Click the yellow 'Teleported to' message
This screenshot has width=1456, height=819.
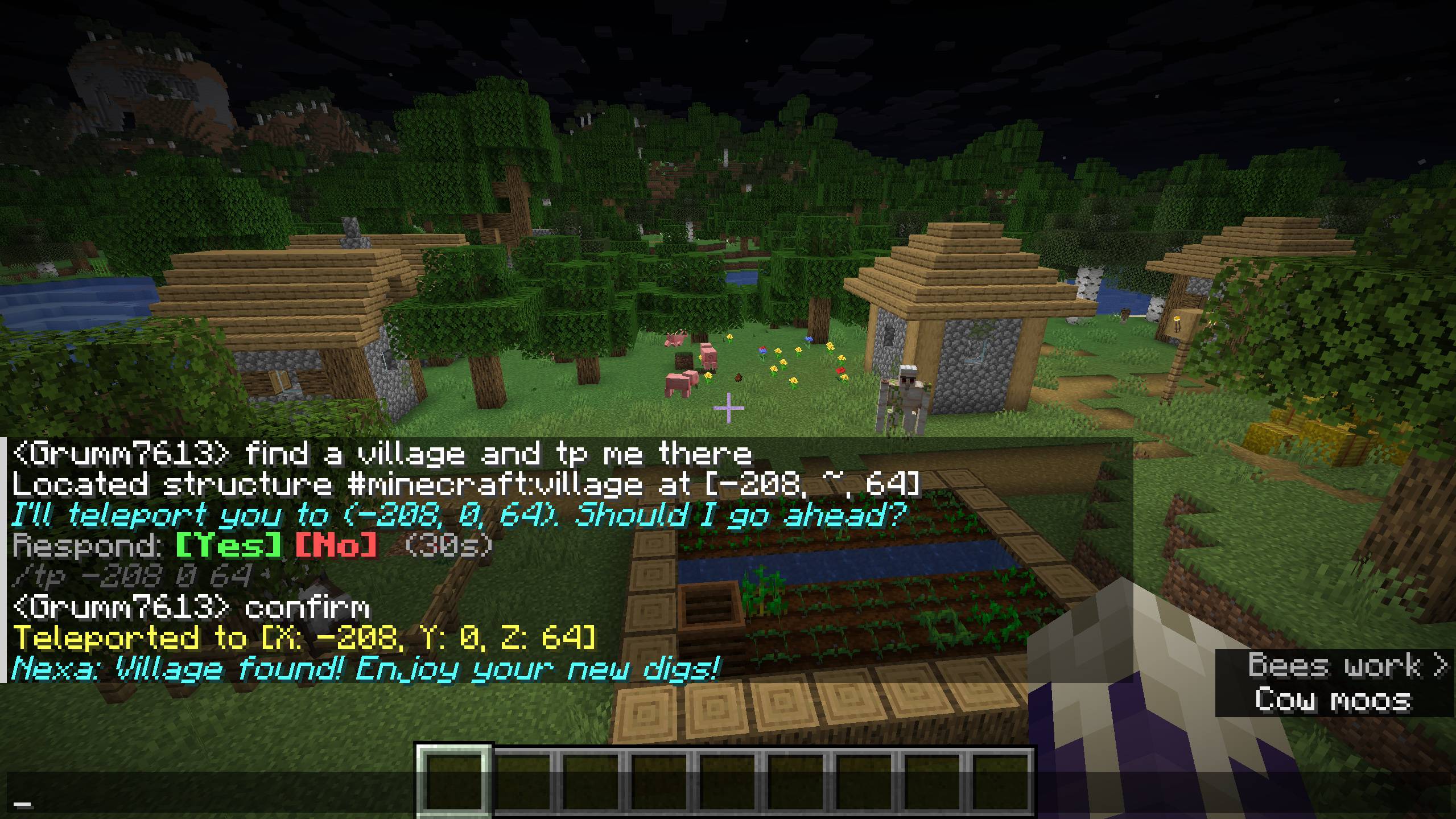point(302,639)
